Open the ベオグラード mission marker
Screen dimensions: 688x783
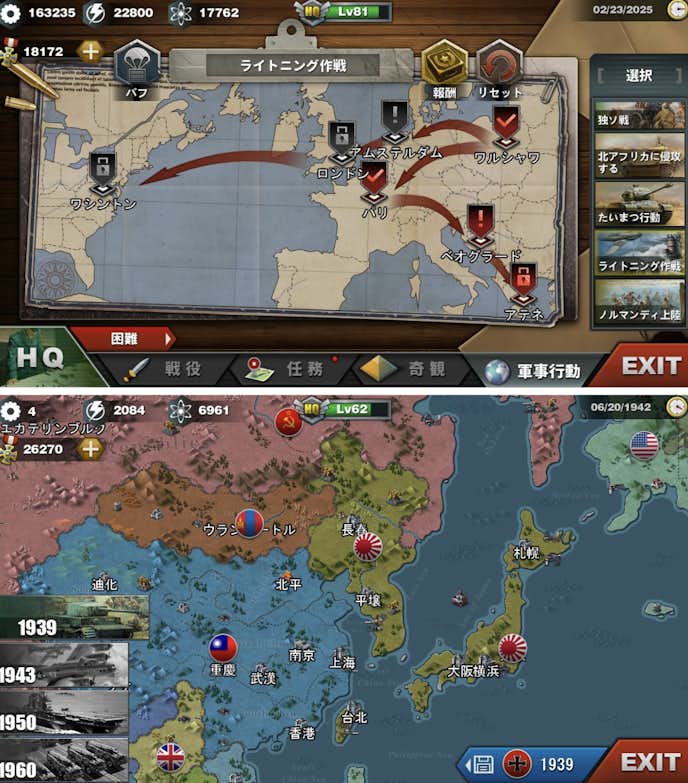click(482, 224)
